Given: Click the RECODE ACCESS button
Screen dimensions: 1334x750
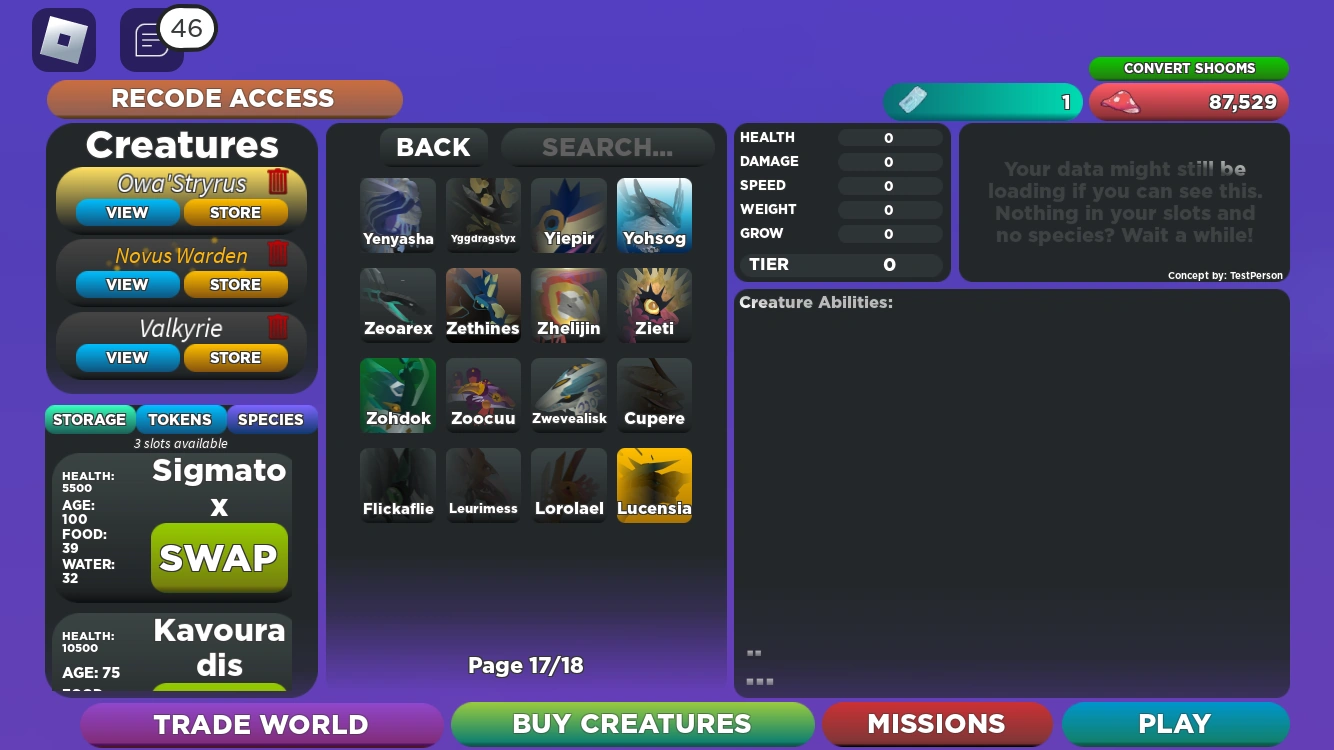Looking at the screenshot, I should (x=224, y=99).
